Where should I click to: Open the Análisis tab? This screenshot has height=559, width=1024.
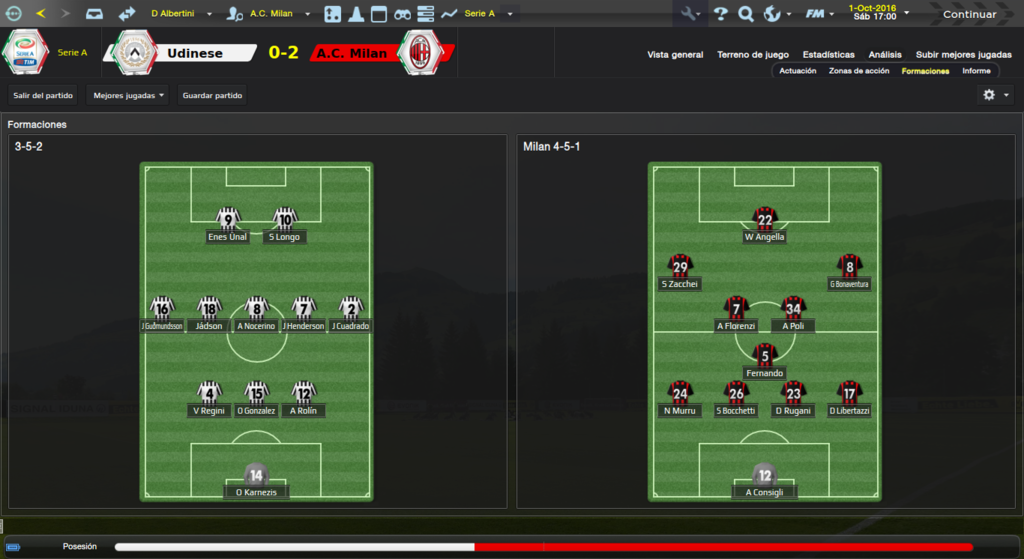[x=885, y=55]
